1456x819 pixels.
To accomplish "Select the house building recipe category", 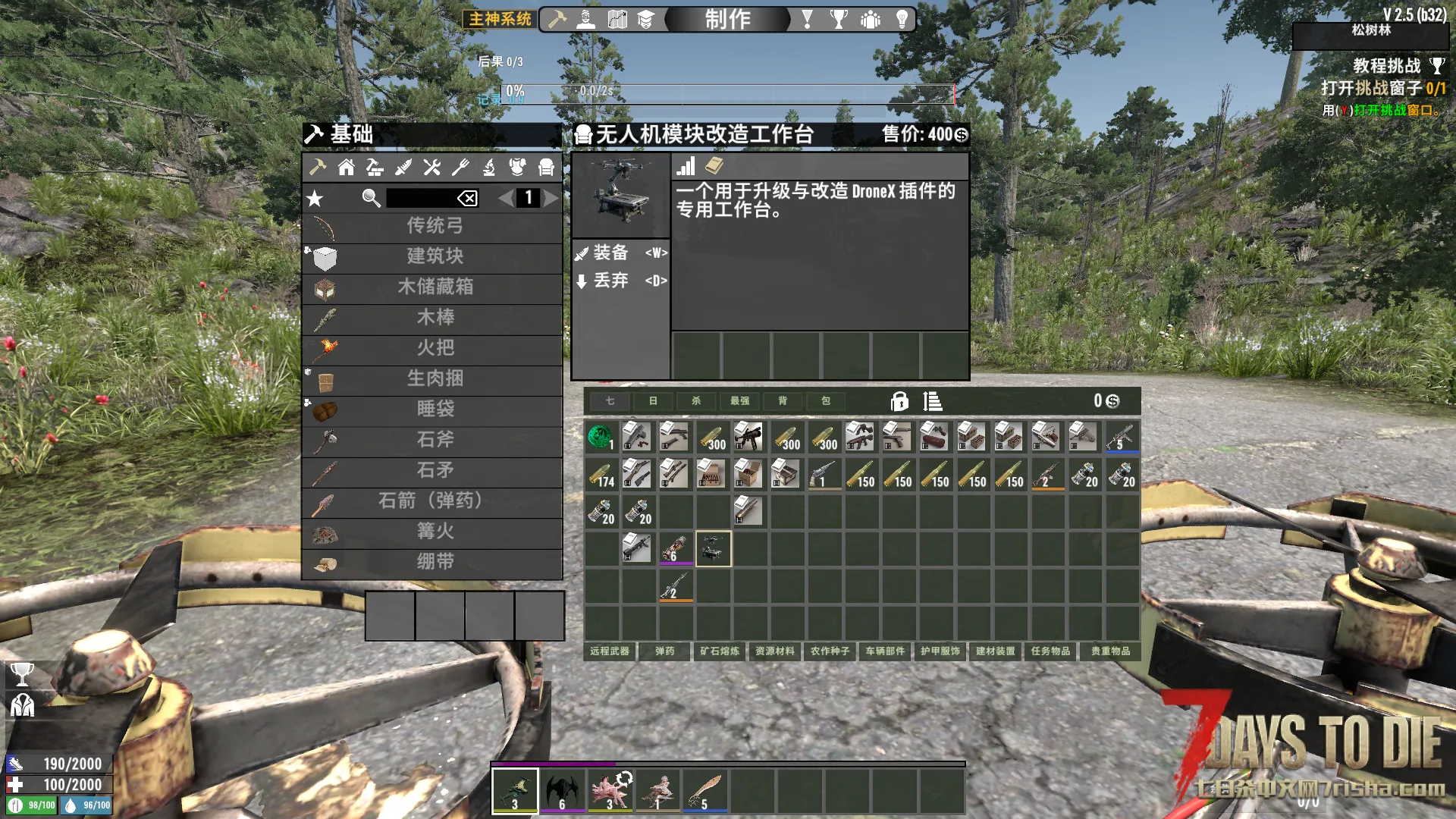I will [x=347, y=168].
